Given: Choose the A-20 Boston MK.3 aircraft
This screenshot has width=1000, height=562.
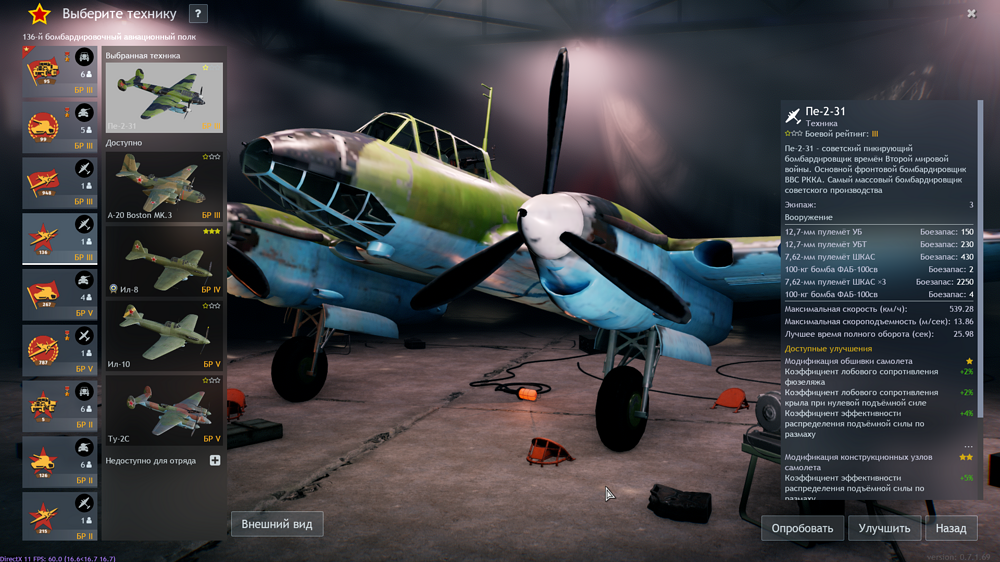Looking at the screenshot, I should point(164,186).
